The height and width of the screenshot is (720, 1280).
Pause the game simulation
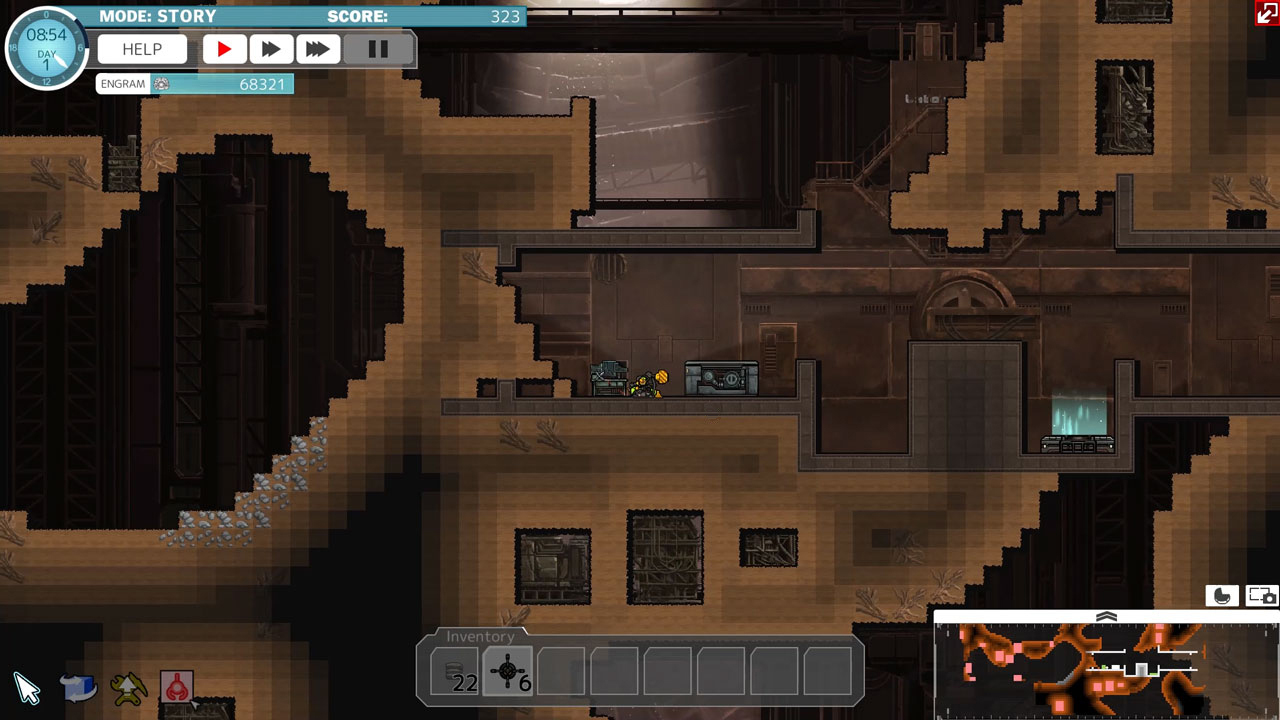coord(379,48)
